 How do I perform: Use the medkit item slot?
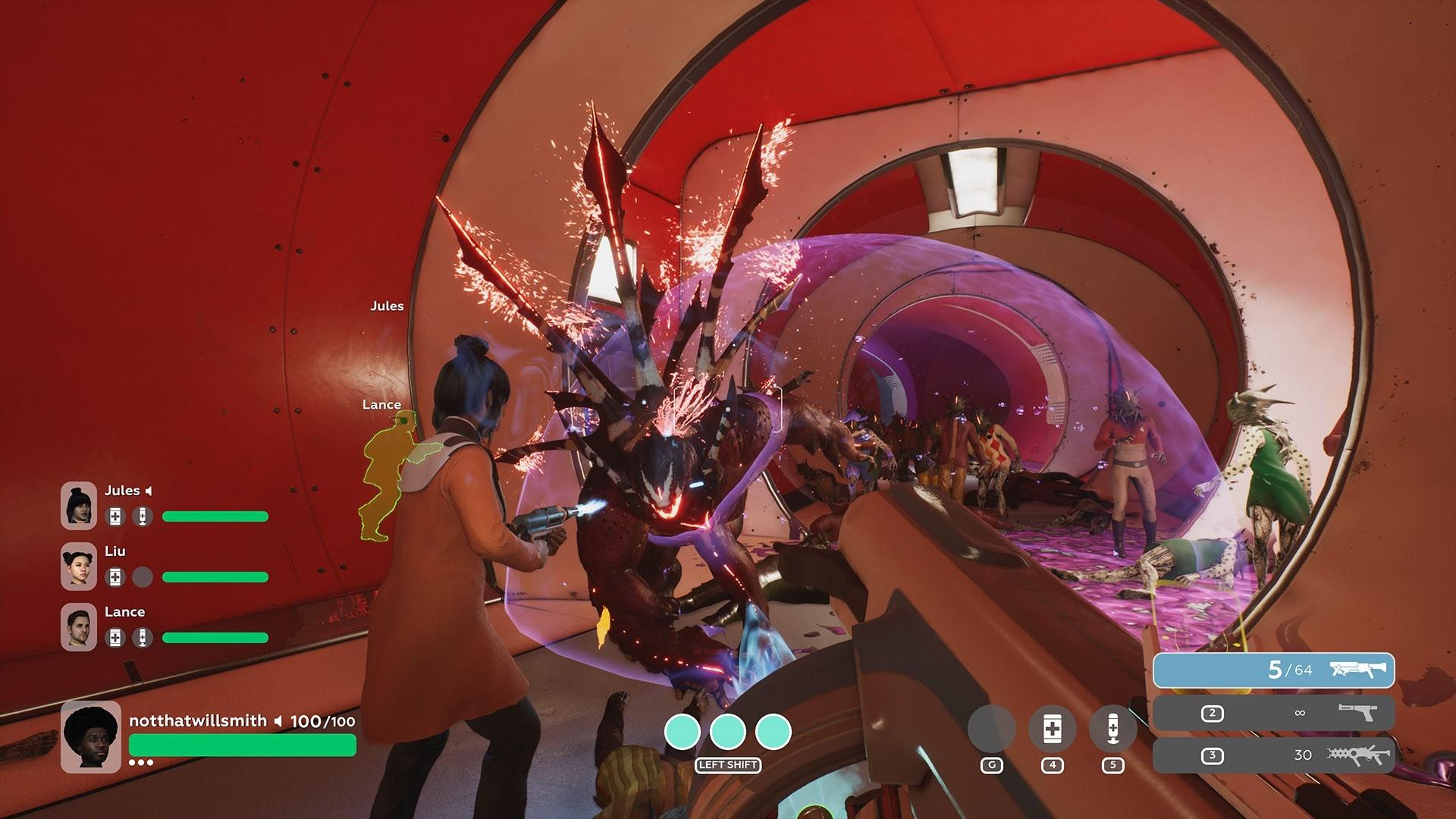1052,729
